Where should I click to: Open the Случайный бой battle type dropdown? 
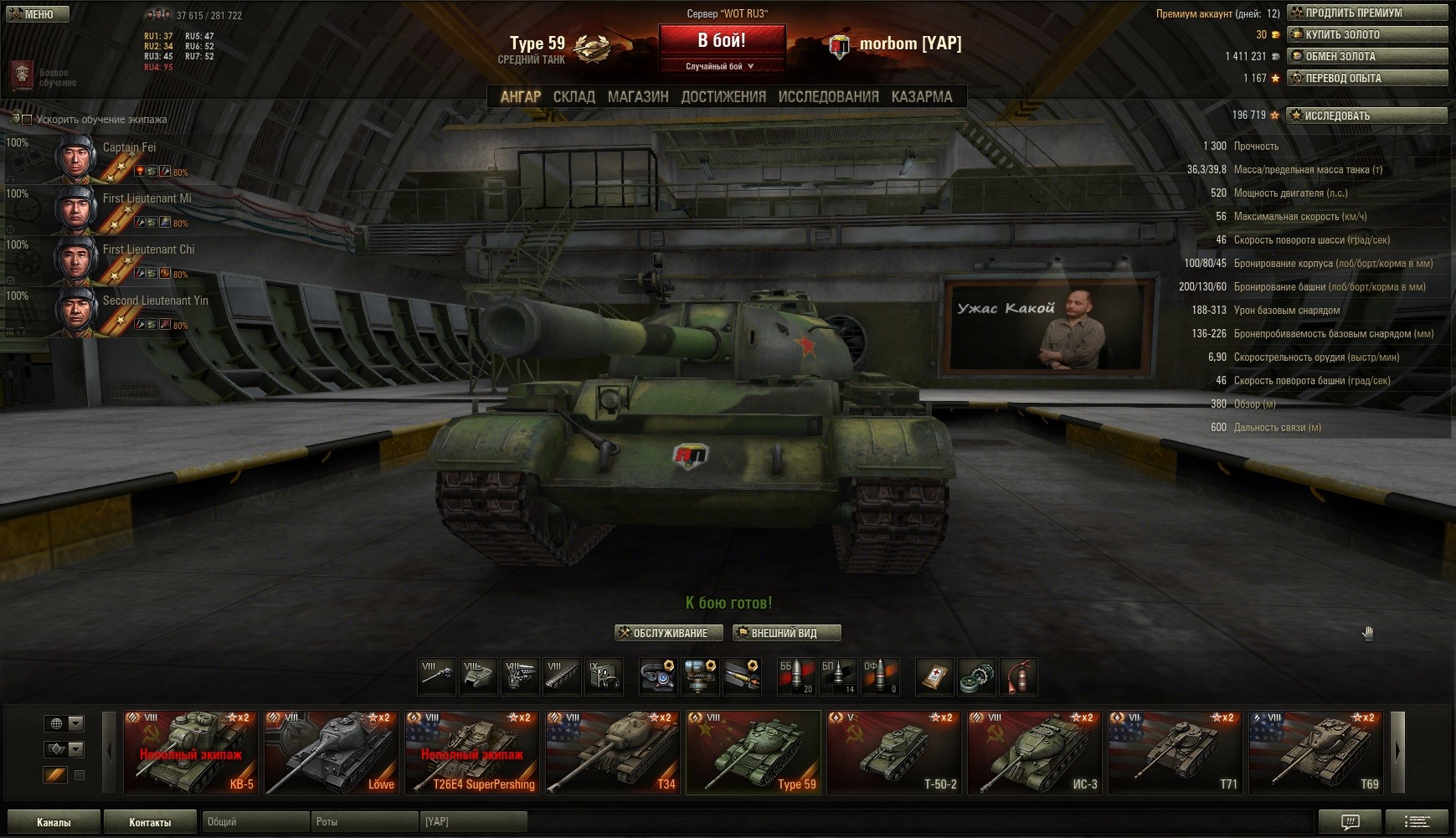(x=721, y=66)
